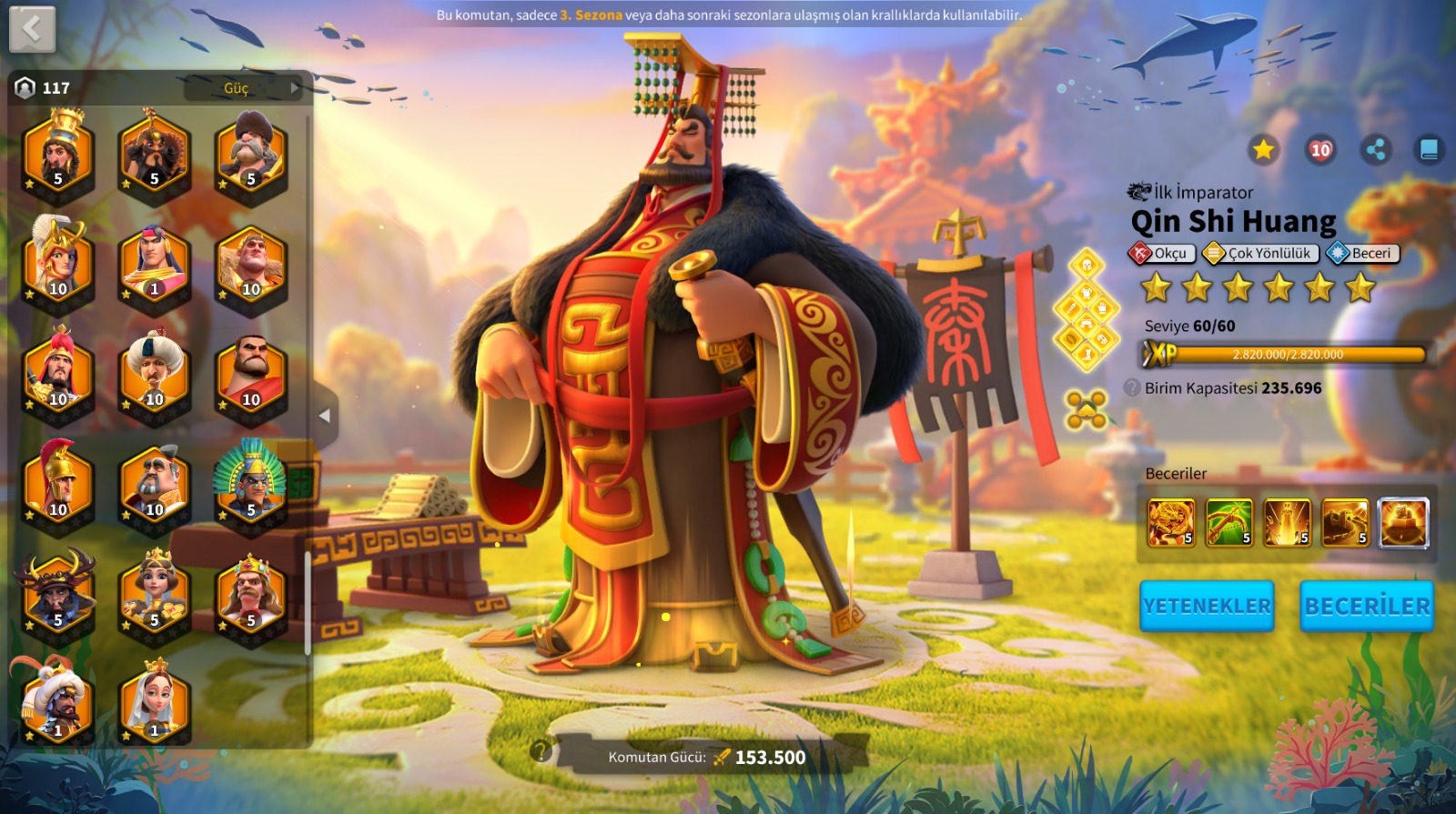Screen dimensions: 1456x814
Task: Open the blue book icon
Action: pos(1429,150)
